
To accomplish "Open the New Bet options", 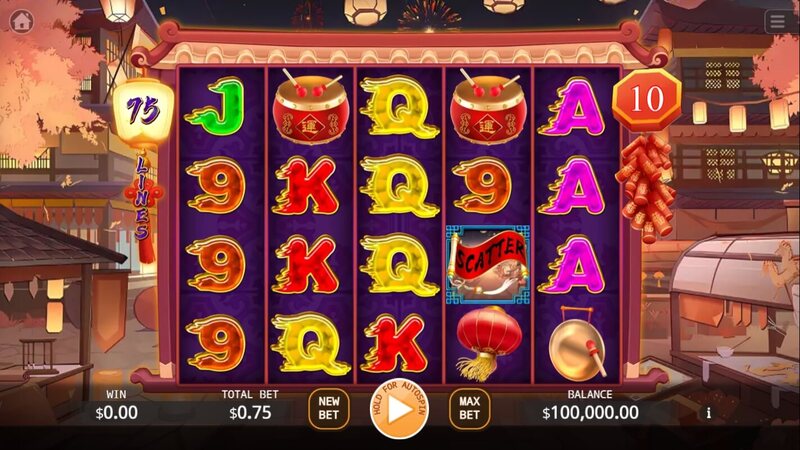I will pyautogui.click(x=329, y=409).
